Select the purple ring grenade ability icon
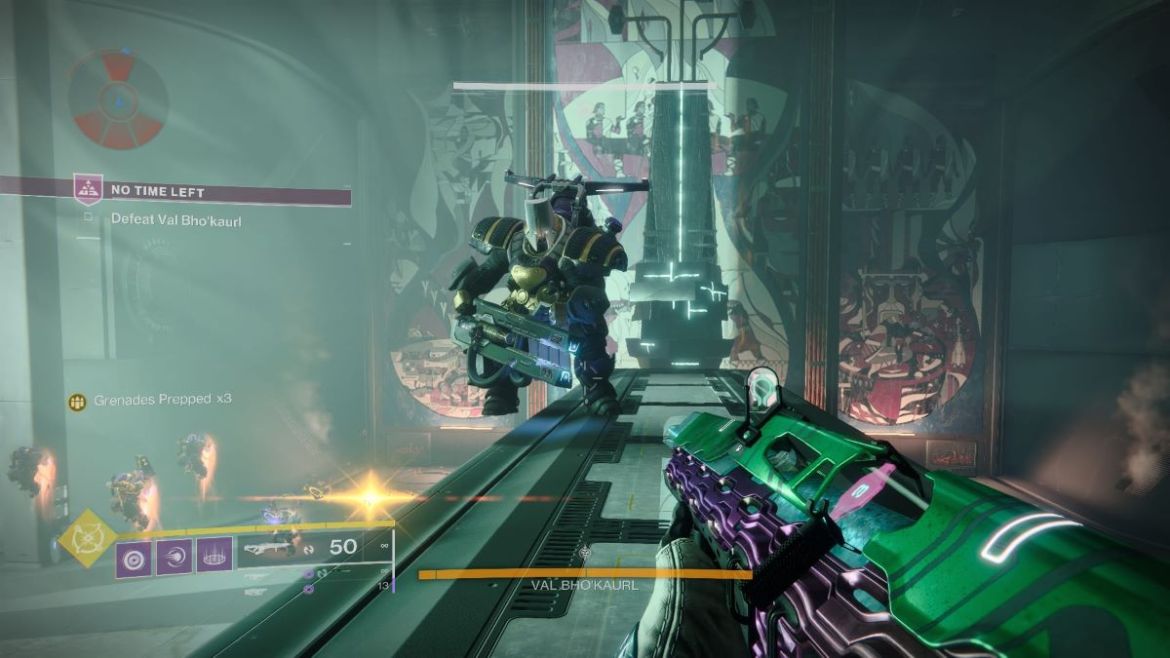The width and height of the screenshot is (1170, 658). 134,557
